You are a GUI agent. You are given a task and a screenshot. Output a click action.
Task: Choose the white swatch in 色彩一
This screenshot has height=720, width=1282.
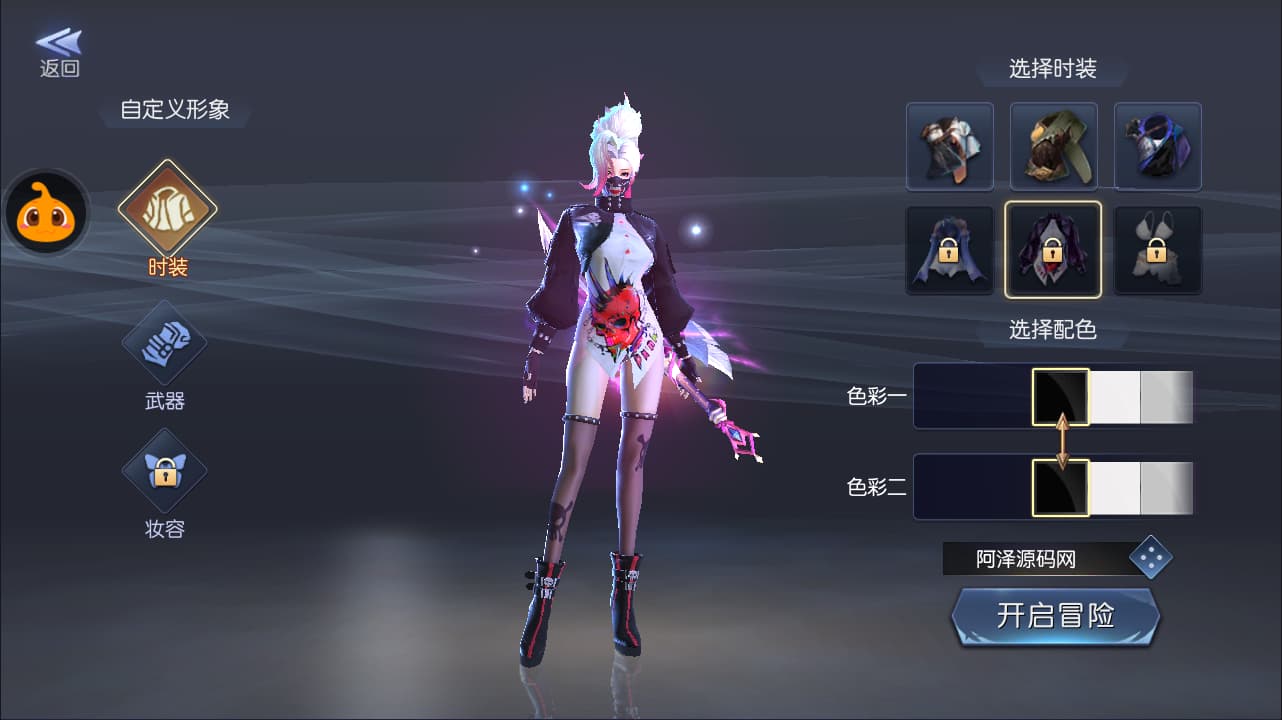(1114, 397)
